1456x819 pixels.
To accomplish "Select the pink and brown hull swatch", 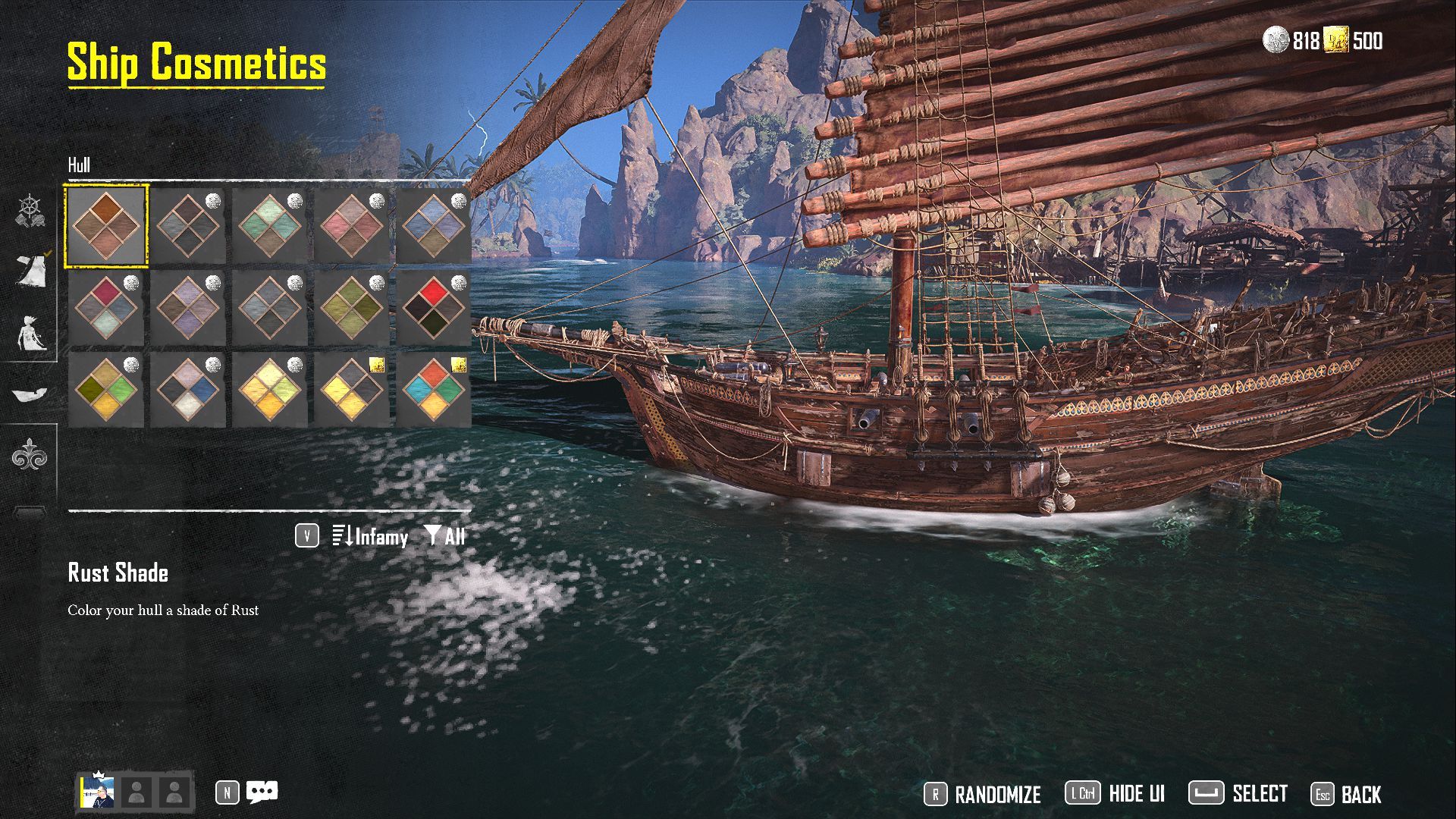I will [352, 225].
